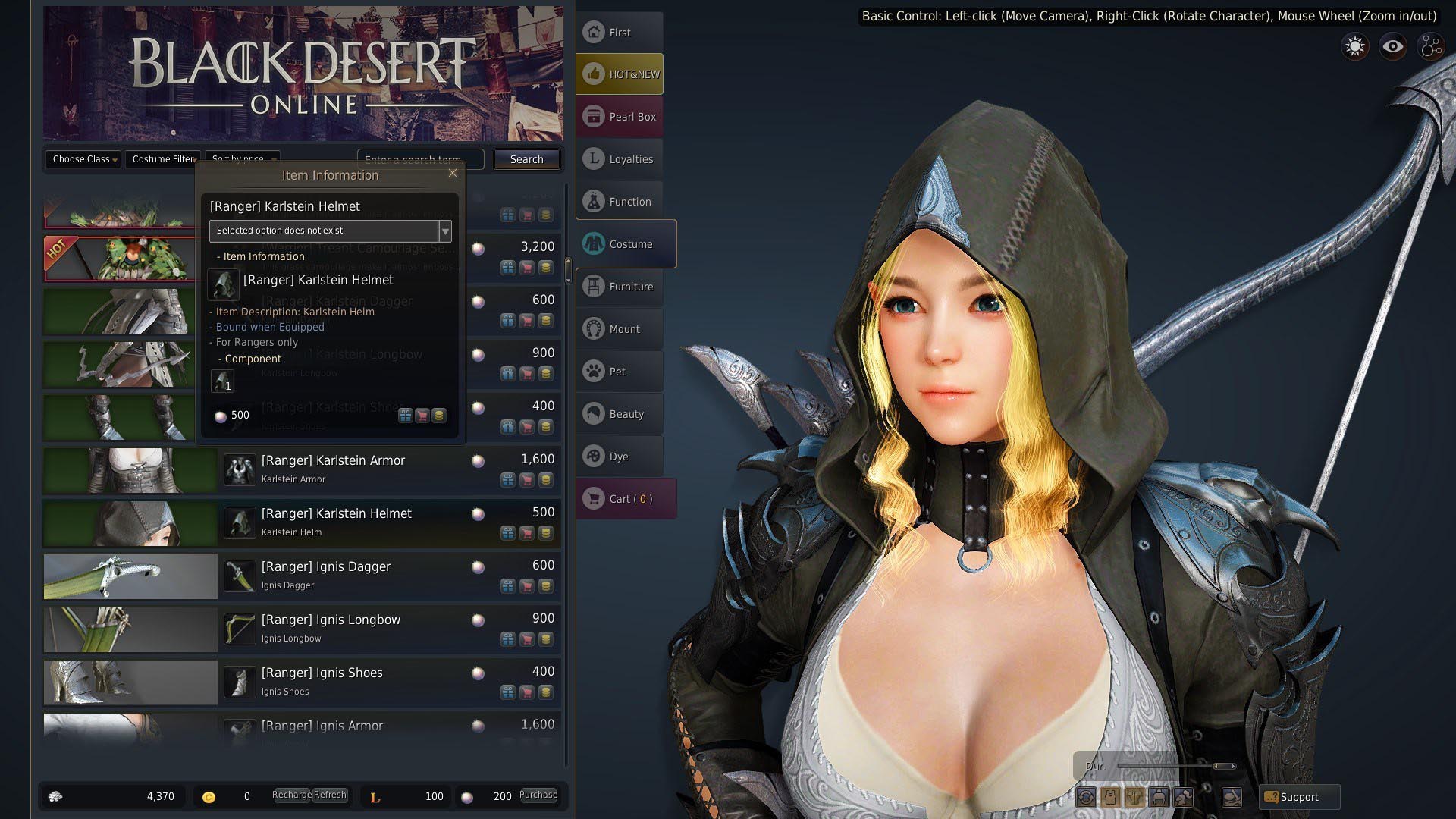Click the Search button
This screenshot has width=1456, height=819.
[526, 159]
